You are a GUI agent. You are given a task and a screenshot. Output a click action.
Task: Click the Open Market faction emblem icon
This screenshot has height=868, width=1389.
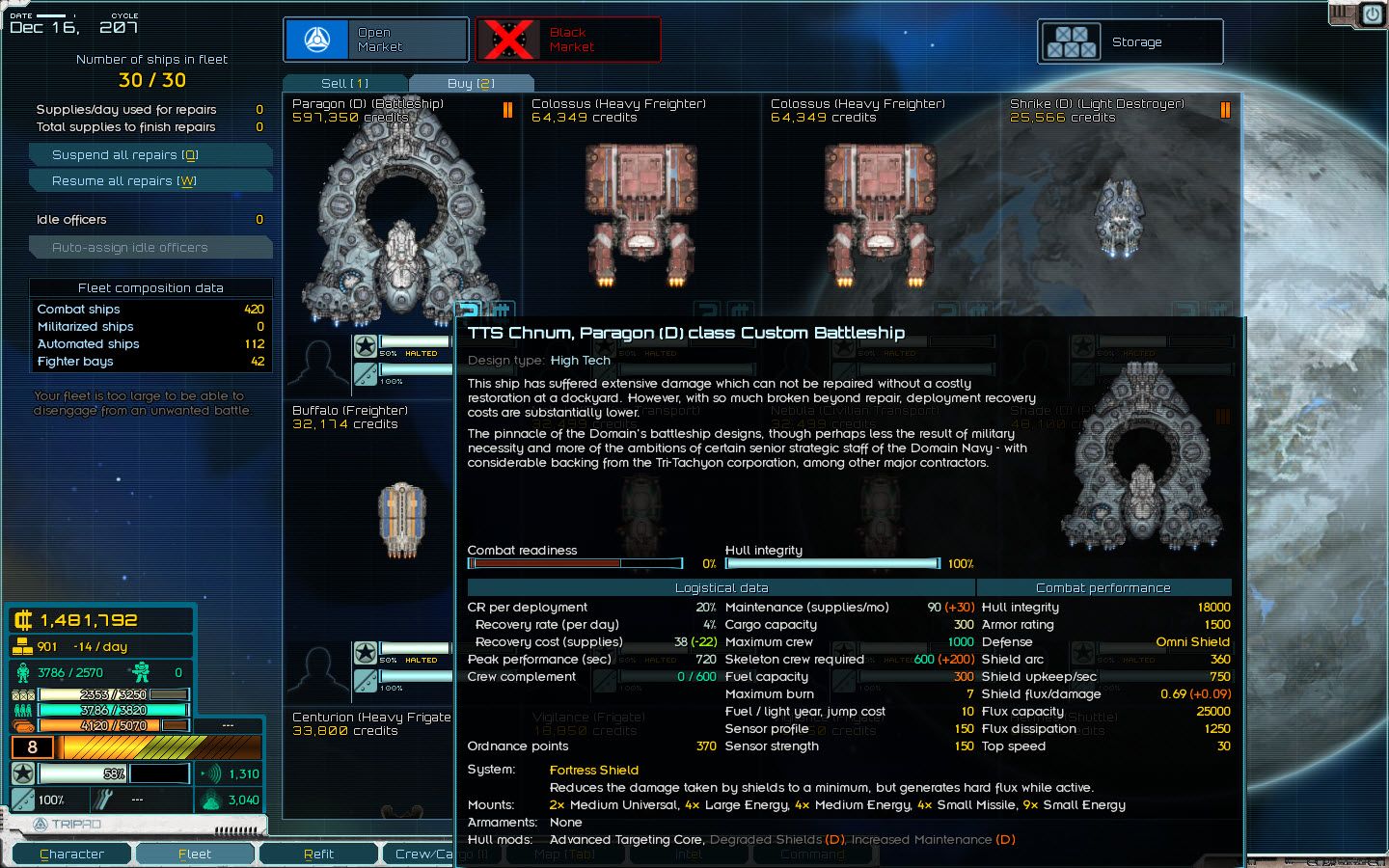[318, 39]
